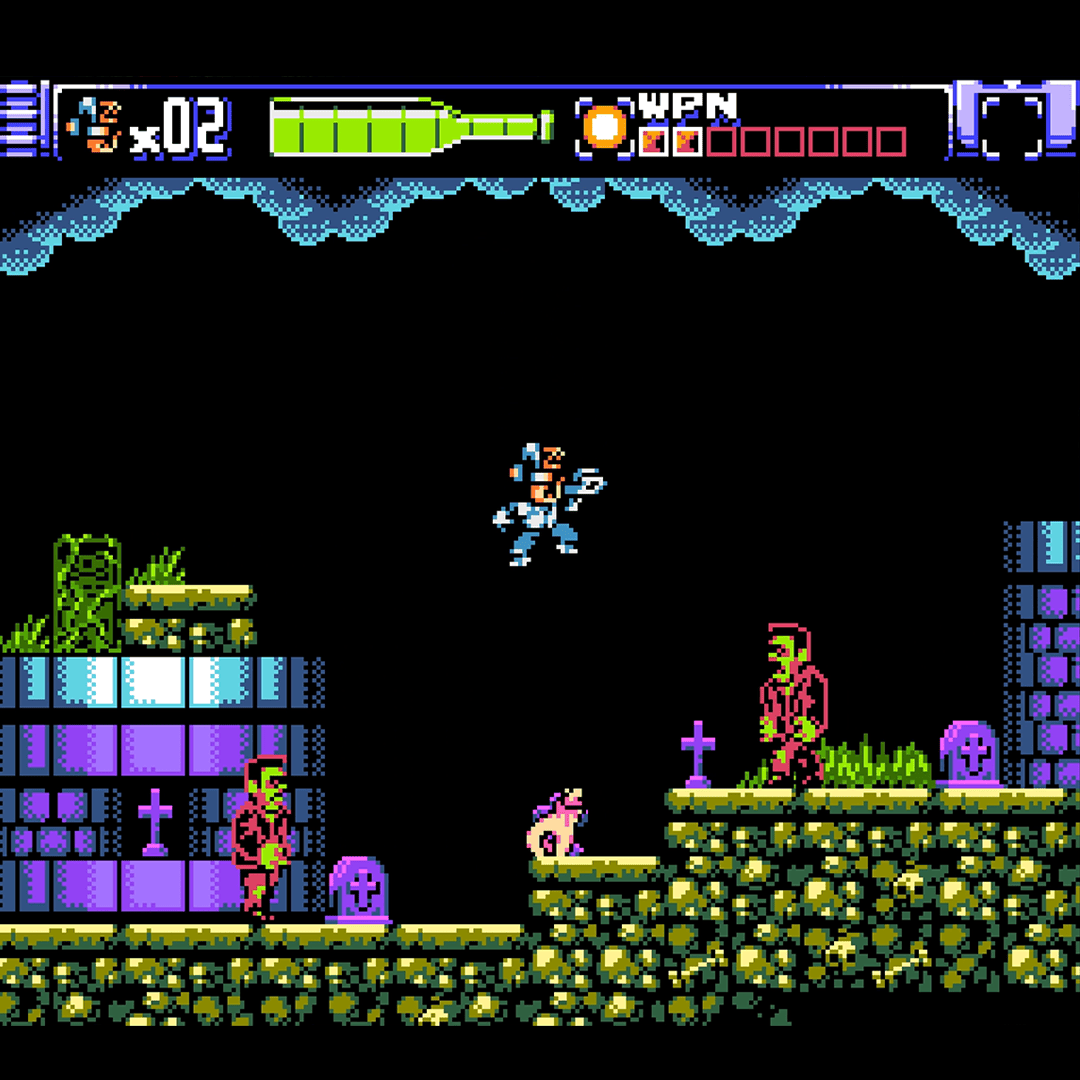Click the player portrait lives icon
The image size is (1080, 1080).
click(93, 127)
